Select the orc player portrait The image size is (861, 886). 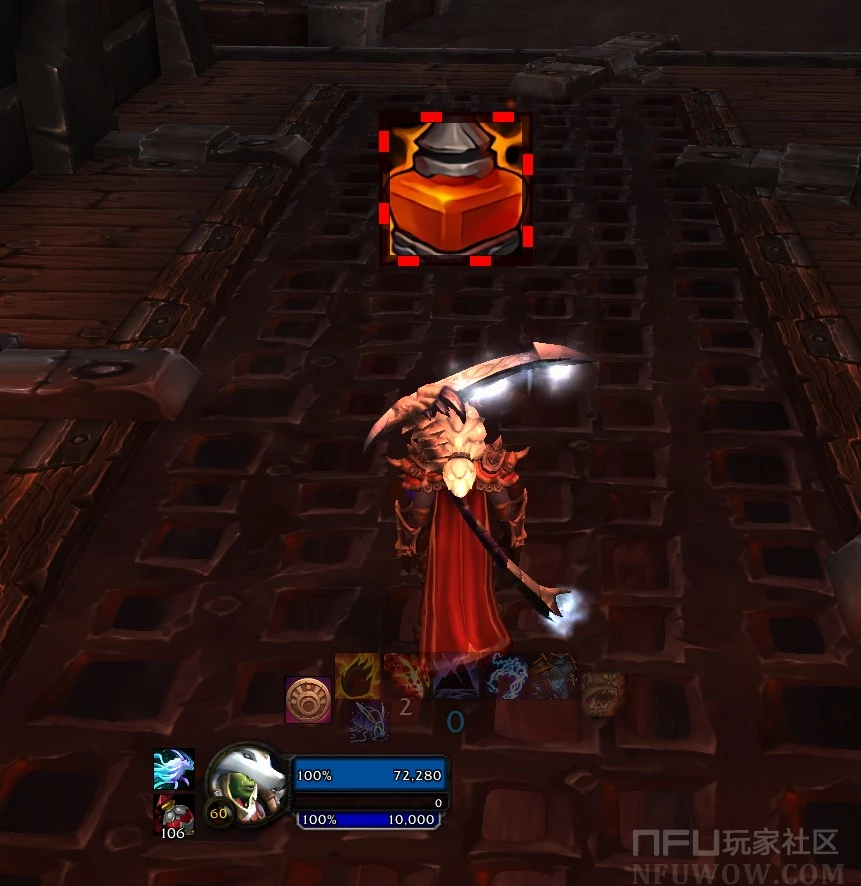click(x=245, y=784)
